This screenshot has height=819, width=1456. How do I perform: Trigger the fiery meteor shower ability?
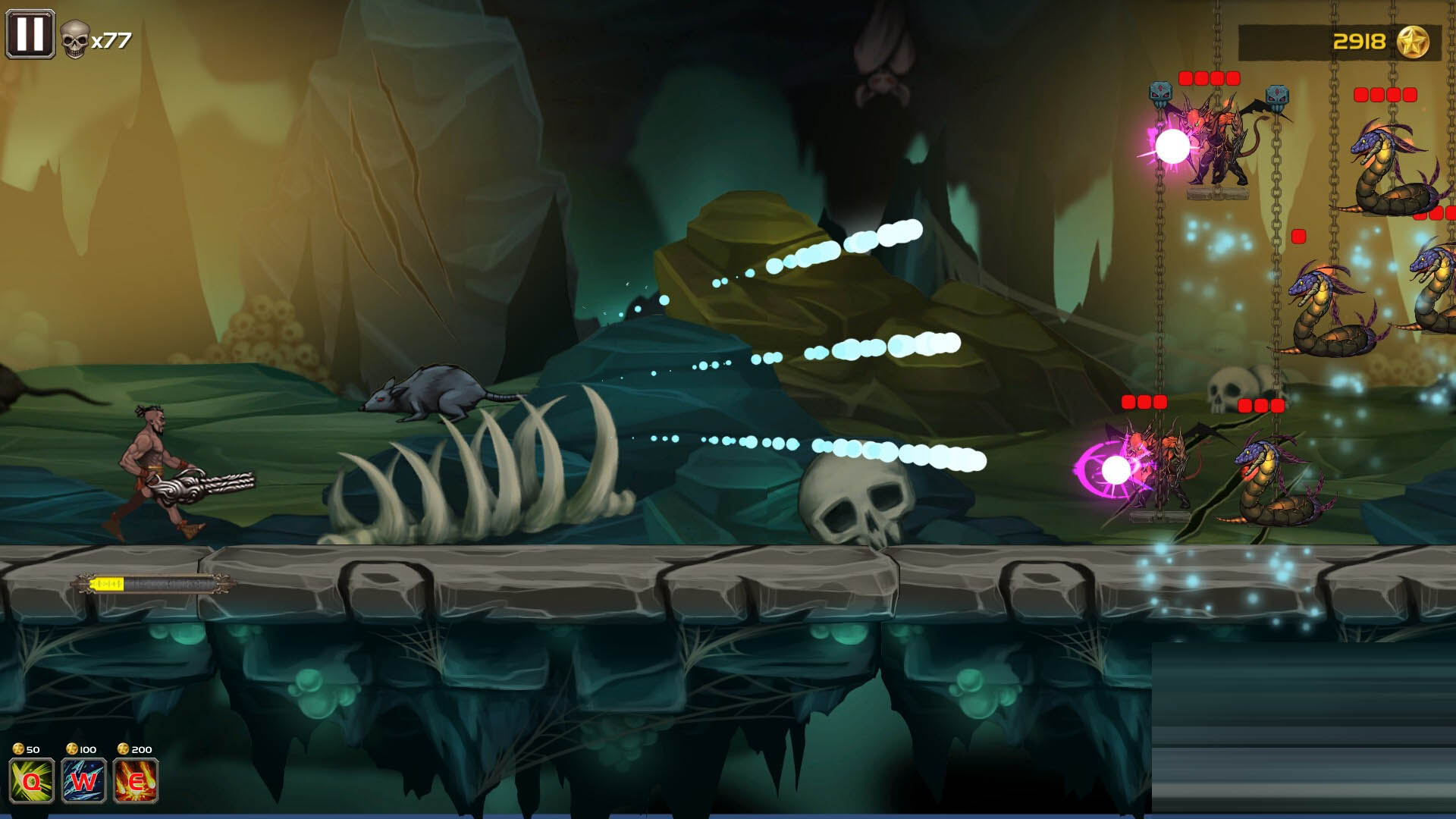tap(136, 780)
